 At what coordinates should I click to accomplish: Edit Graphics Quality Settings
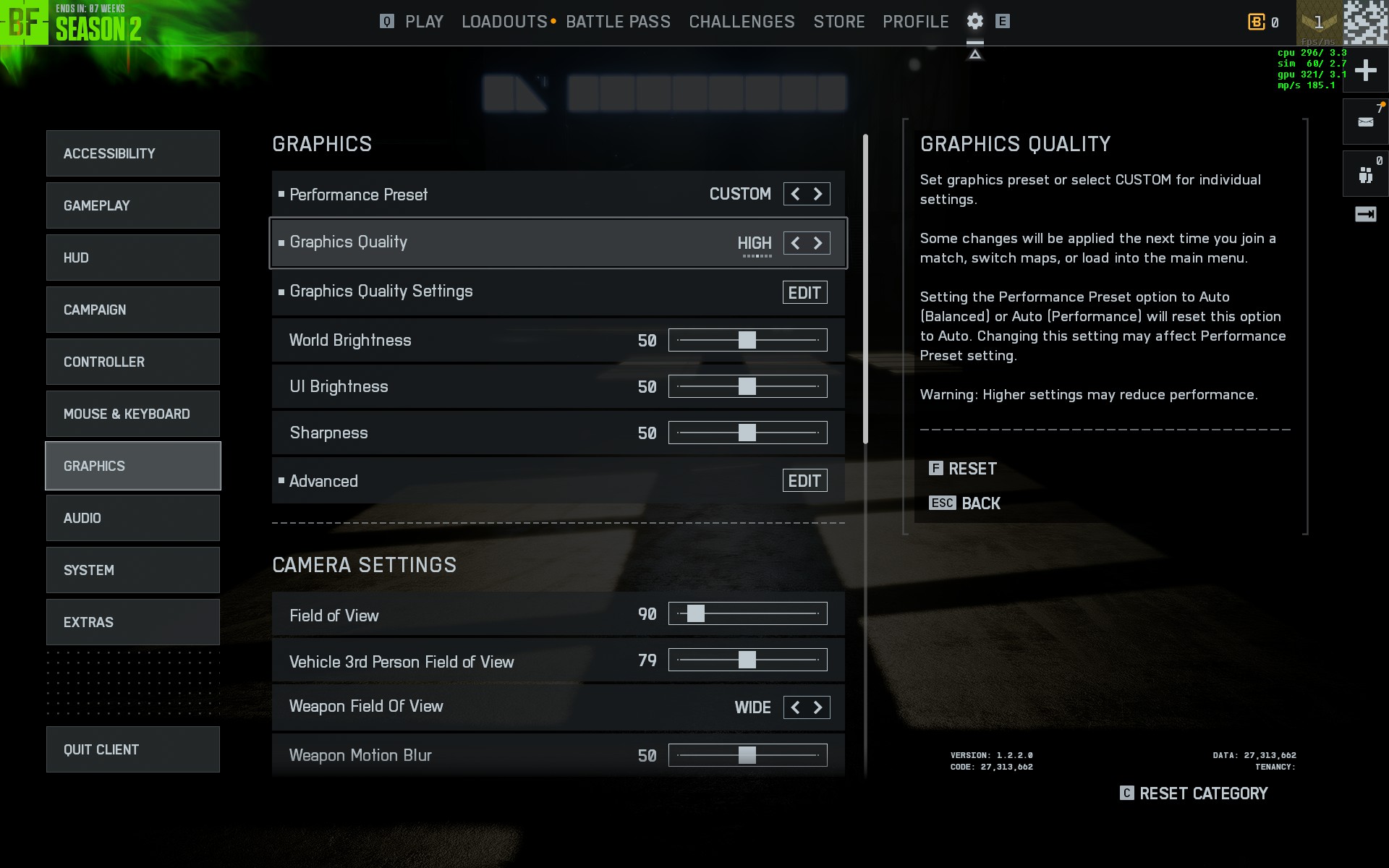(804, 292)
